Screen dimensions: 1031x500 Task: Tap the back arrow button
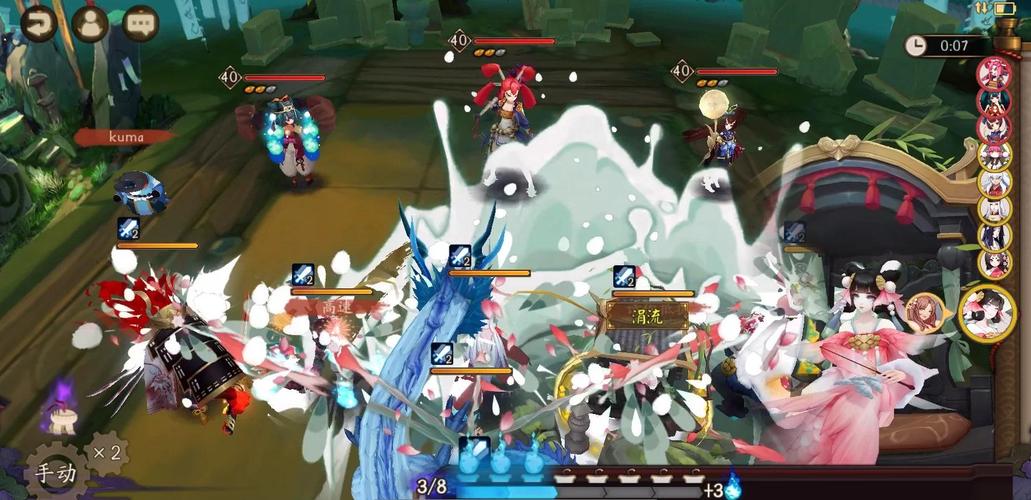click(38, 21)
